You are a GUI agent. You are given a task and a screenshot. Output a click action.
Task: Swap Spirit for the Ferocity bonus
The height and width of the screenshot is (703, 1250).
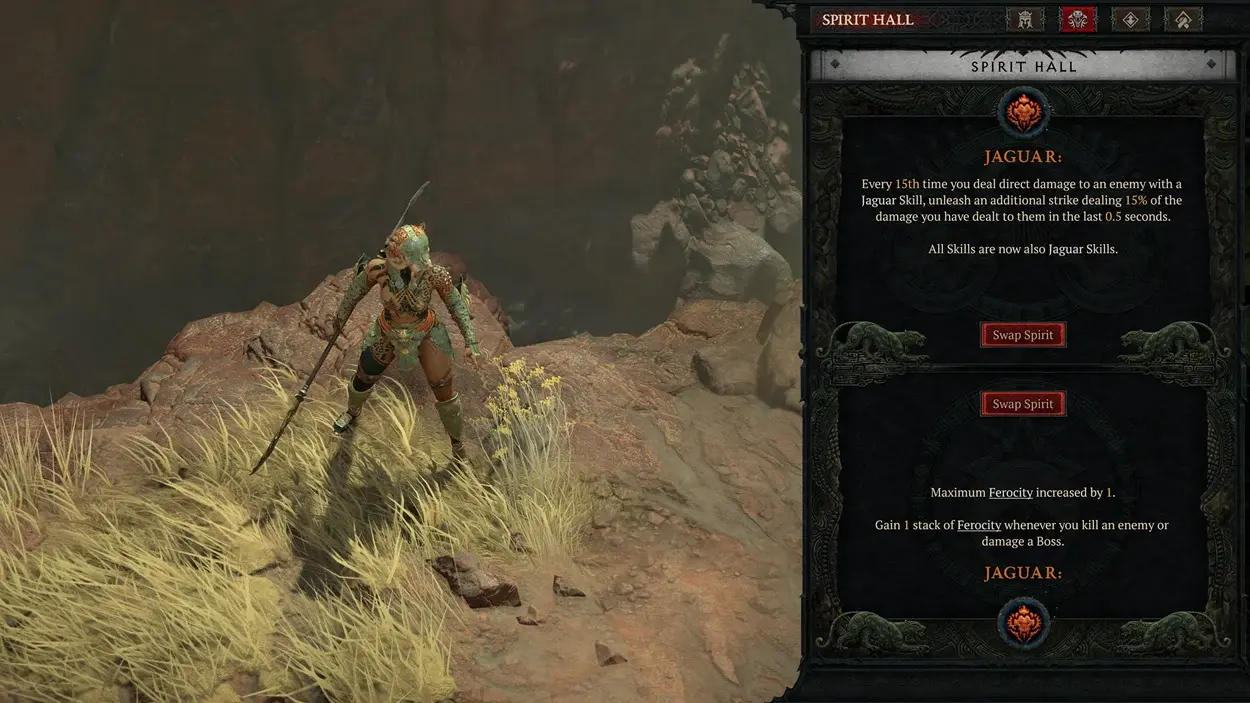[1022, 404]
